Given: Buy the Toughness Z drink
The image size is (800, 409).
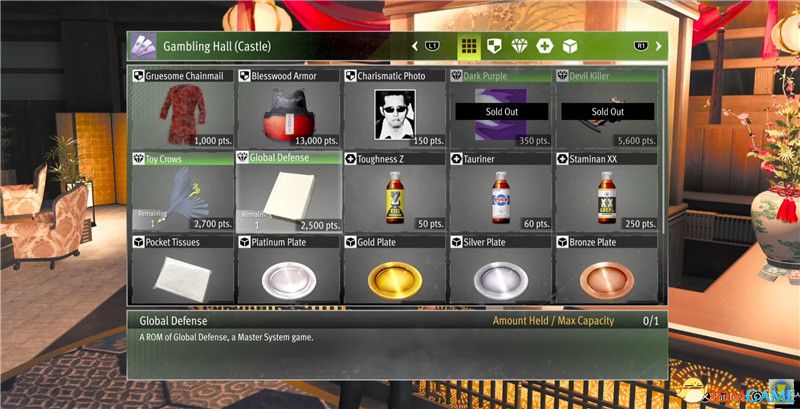Looking at the screenshot, I should (395, 192).
